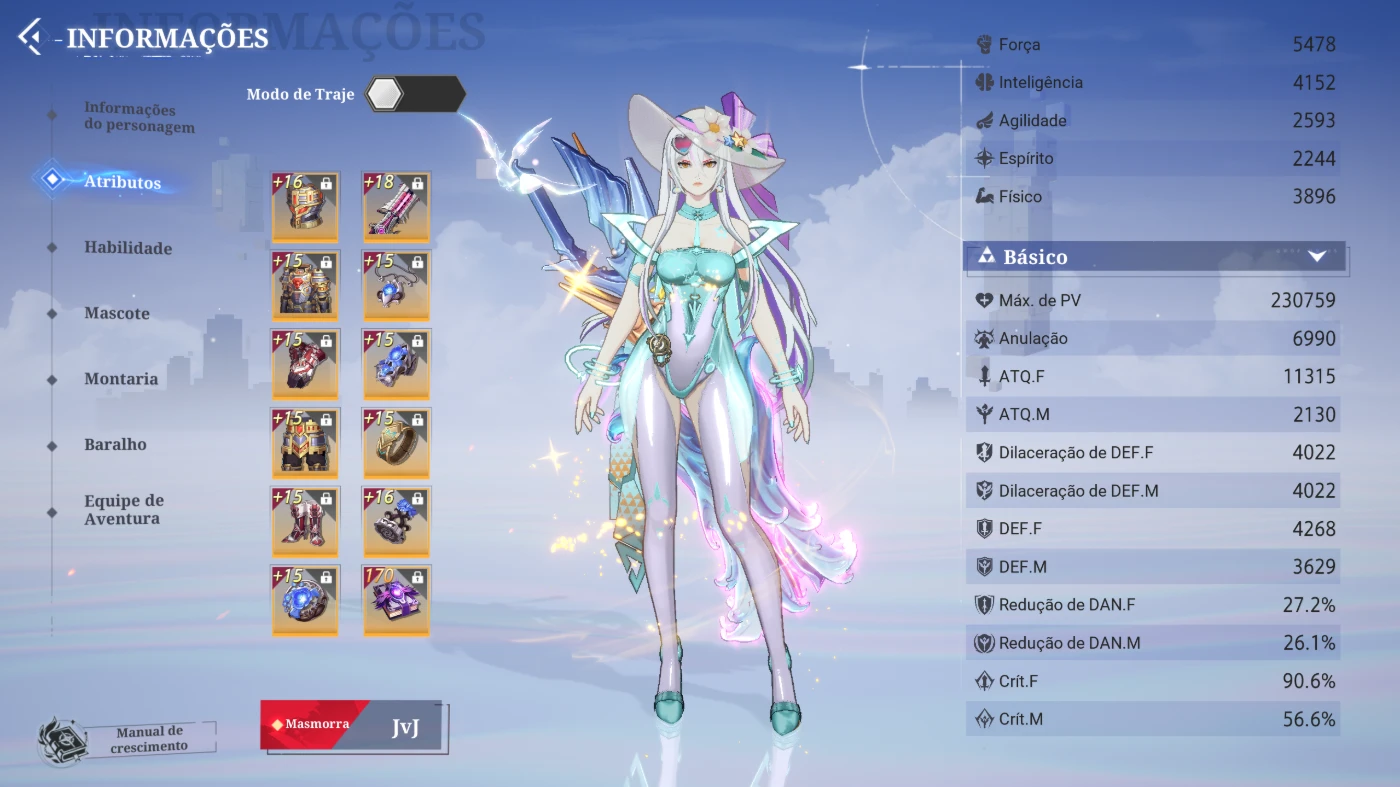The width and height of the screenshot is (1400, 787).
Task: Switch to the Masmorra mode
Action: (313, 724)
